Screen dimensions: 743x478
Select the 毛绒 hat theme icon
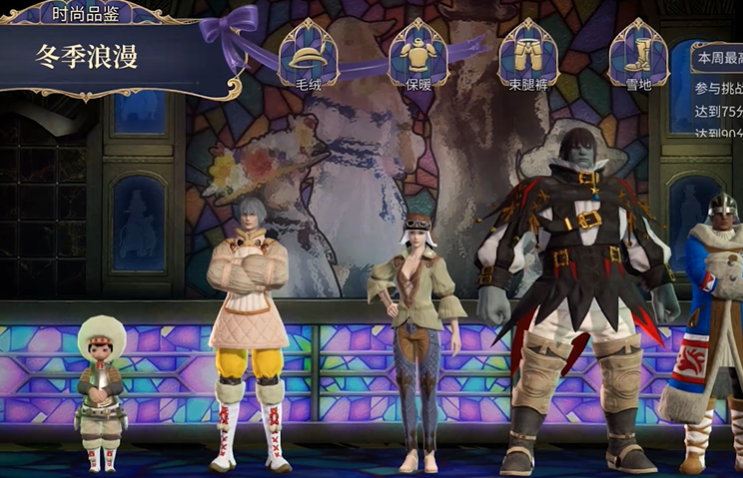point(308,55)
